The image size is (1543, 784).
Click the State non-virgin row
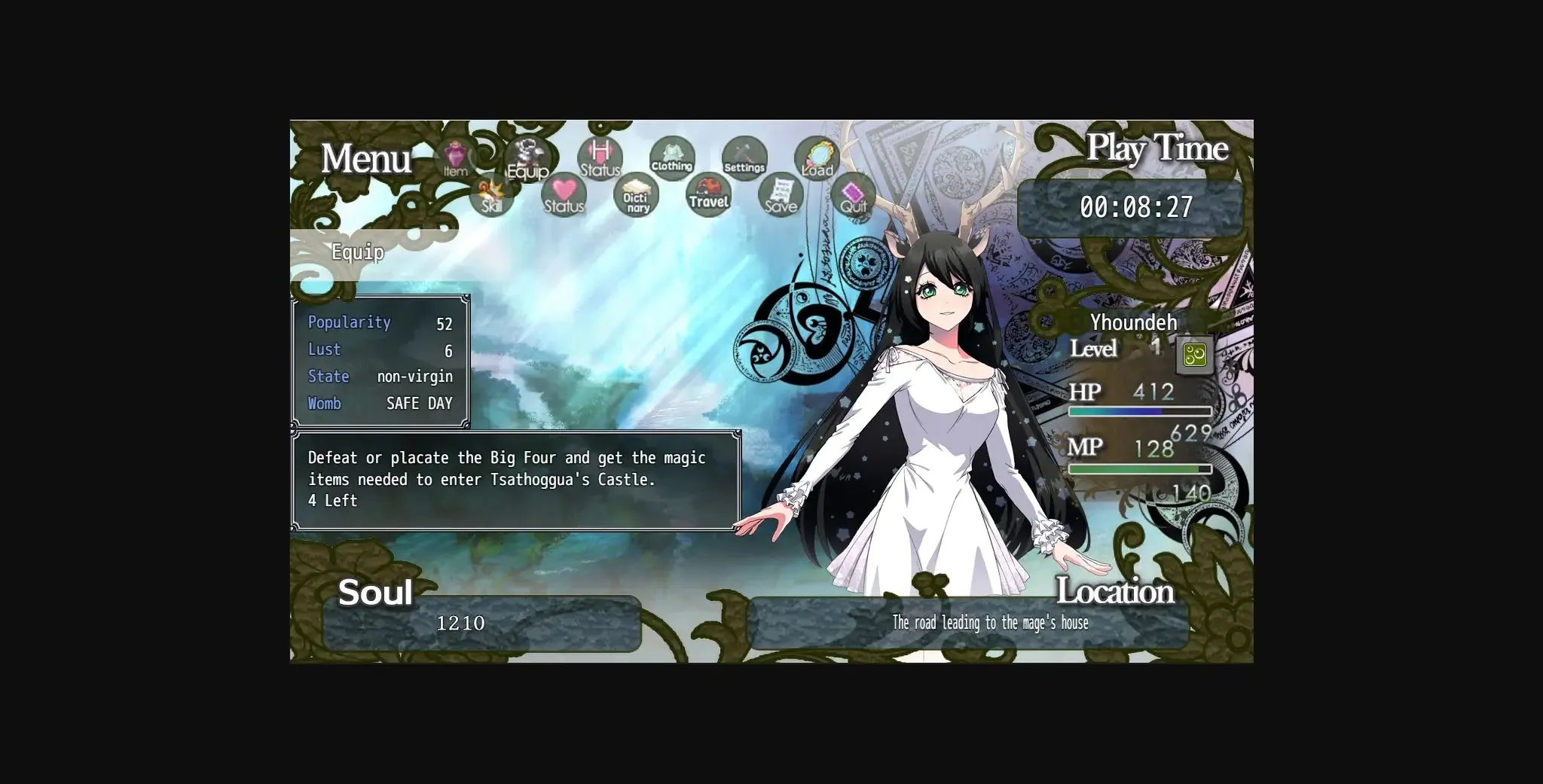(x=379, y=377)
